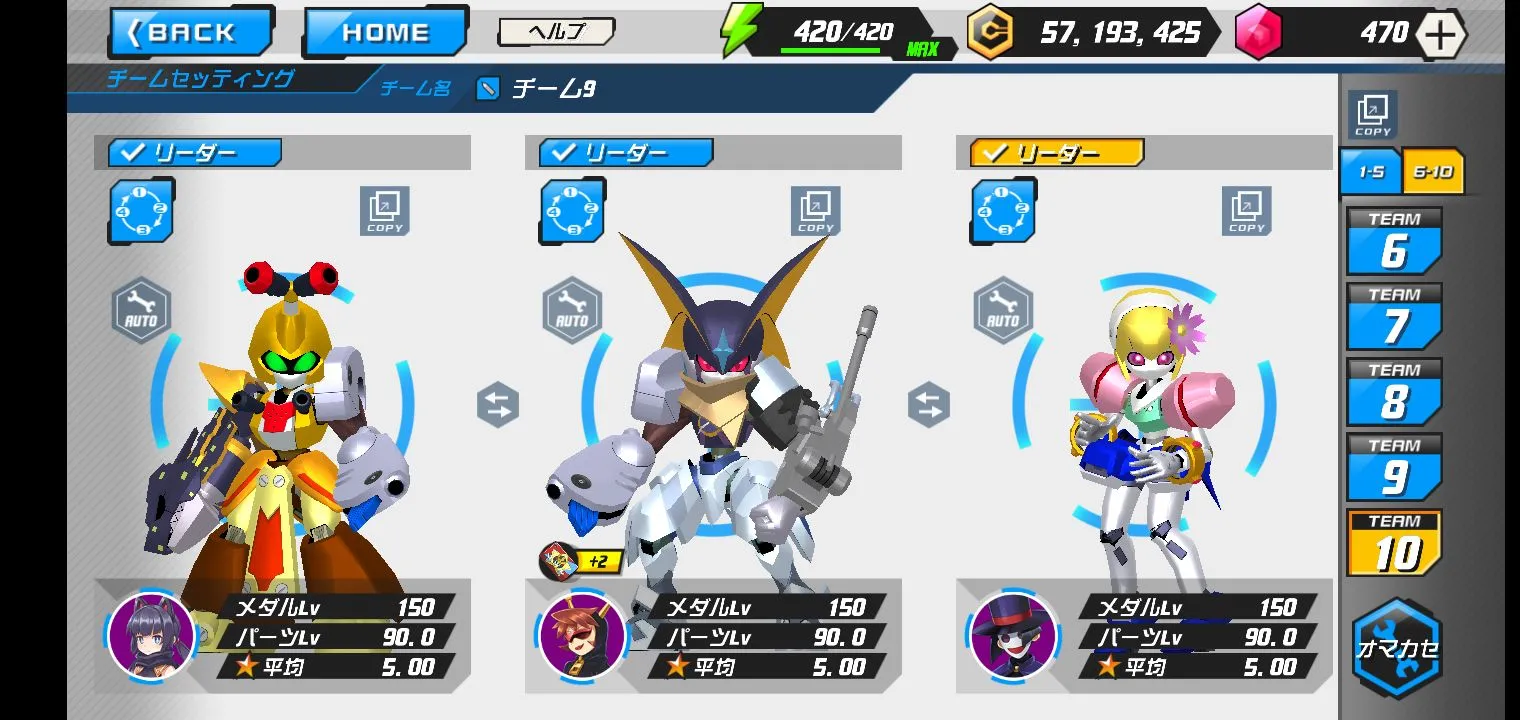The image size is (1520, 720).
Task: Set the pink Medabot as leader
Action: 1057,153
